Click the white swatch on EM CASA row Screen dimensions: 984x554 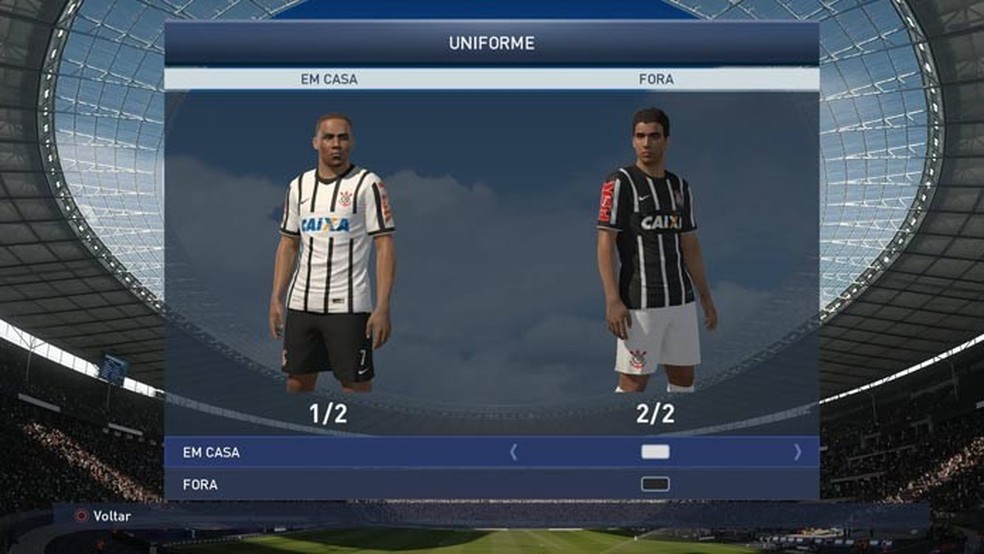pyautogui.click(x=655, y=452)
